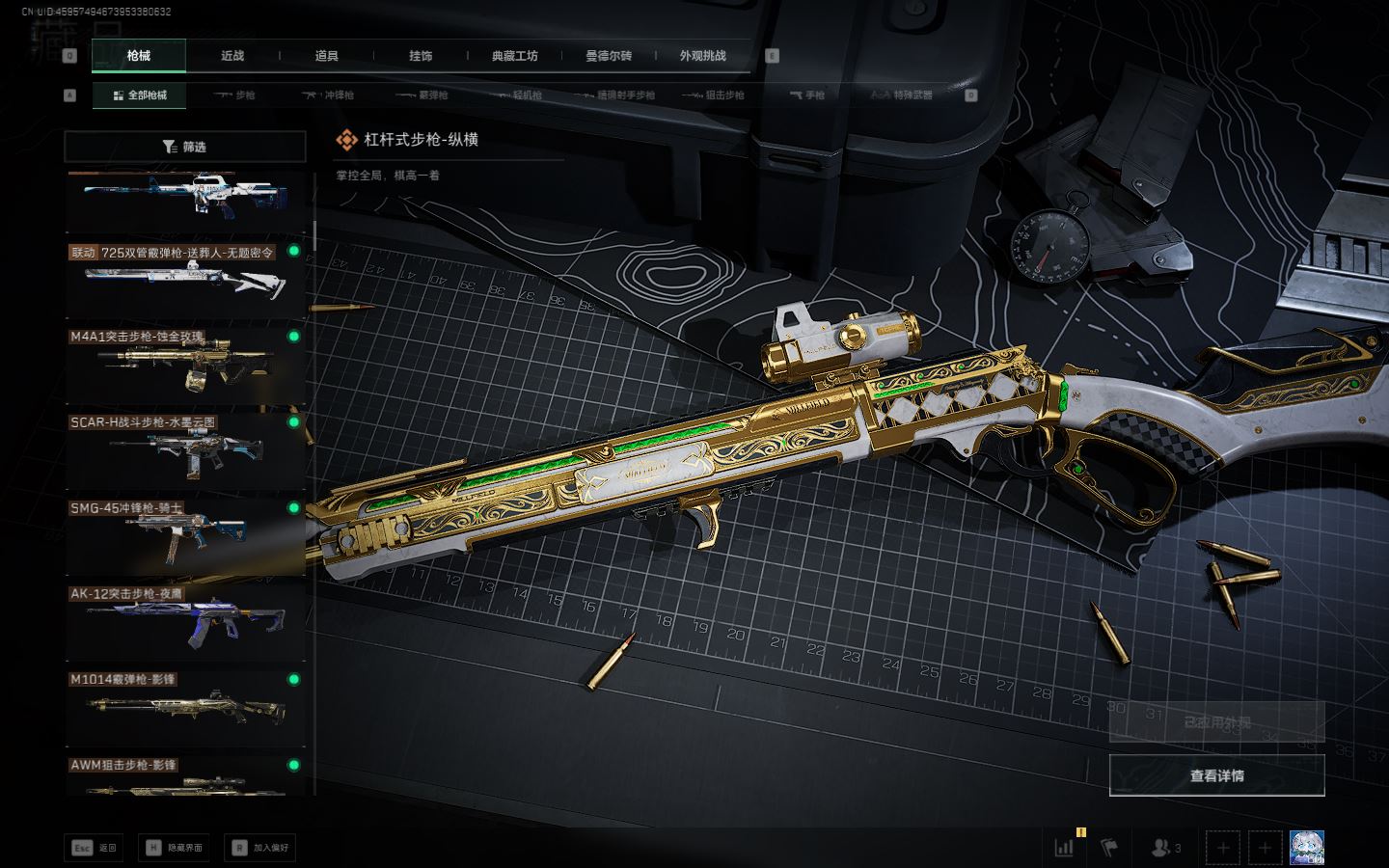Pick the SMG-45冲锋枪 骑士 skin

pos(184,535)
